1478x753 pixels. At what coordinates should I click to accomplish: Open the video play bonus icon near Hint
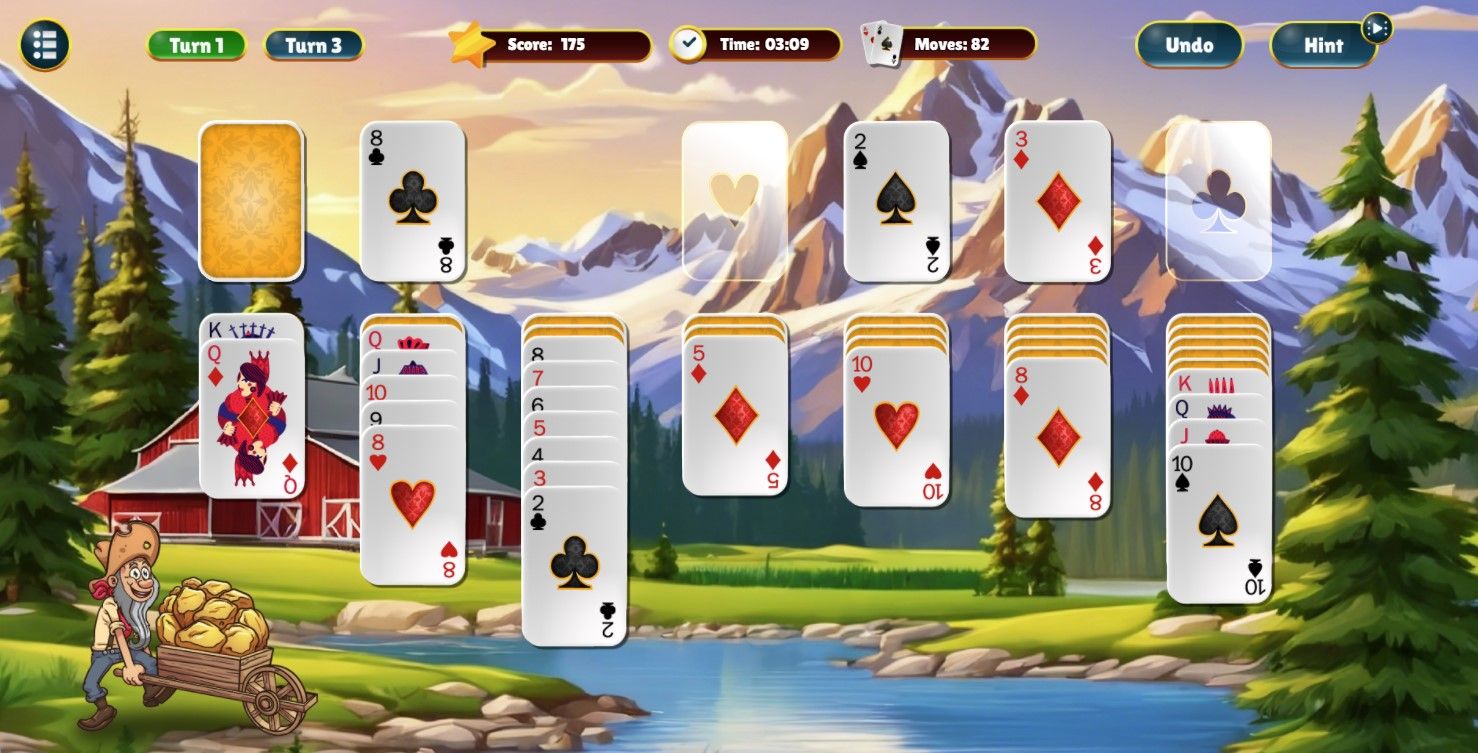1380,29
